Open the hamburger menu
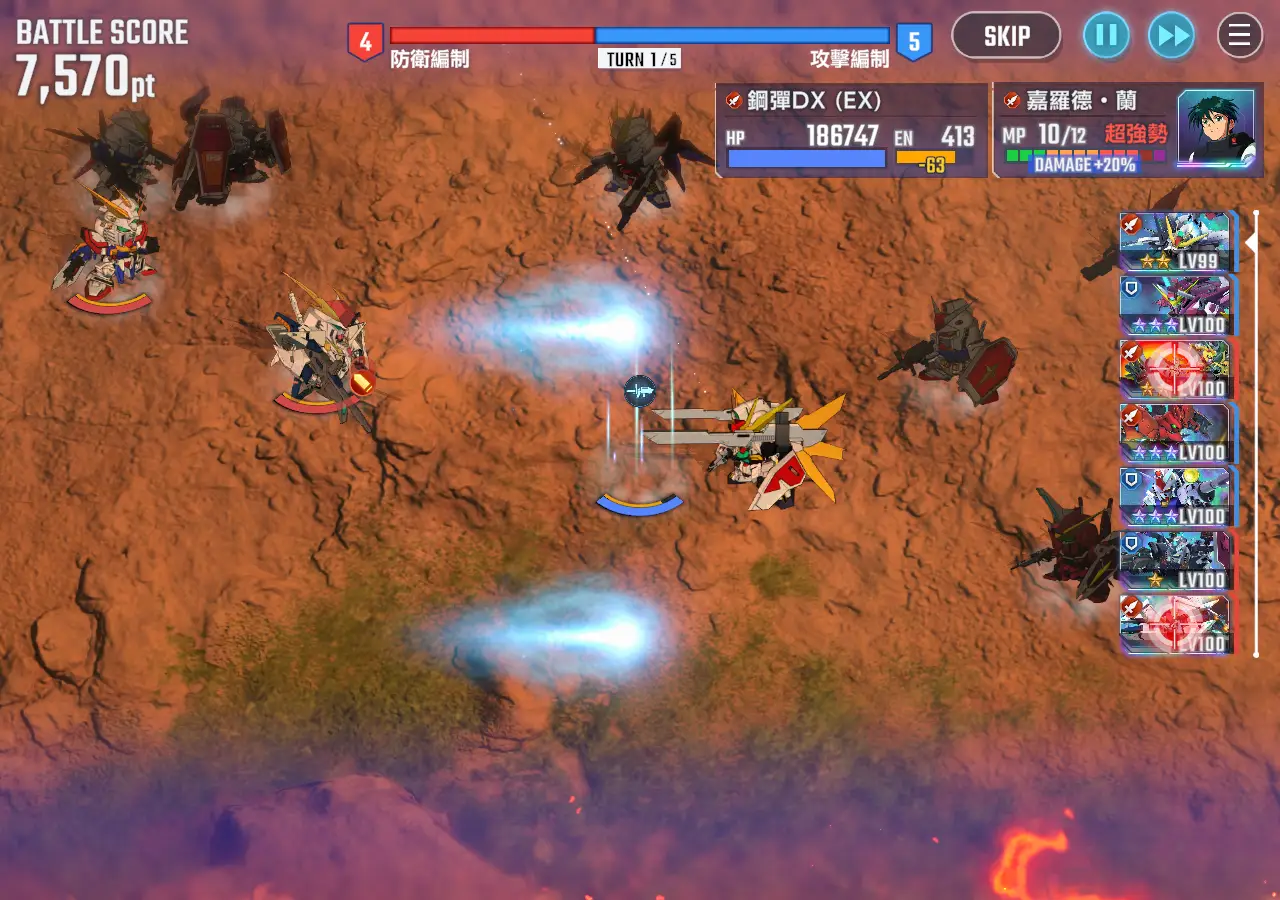The height and width of the screenshot is (900, 1280). click(1239, 37)
